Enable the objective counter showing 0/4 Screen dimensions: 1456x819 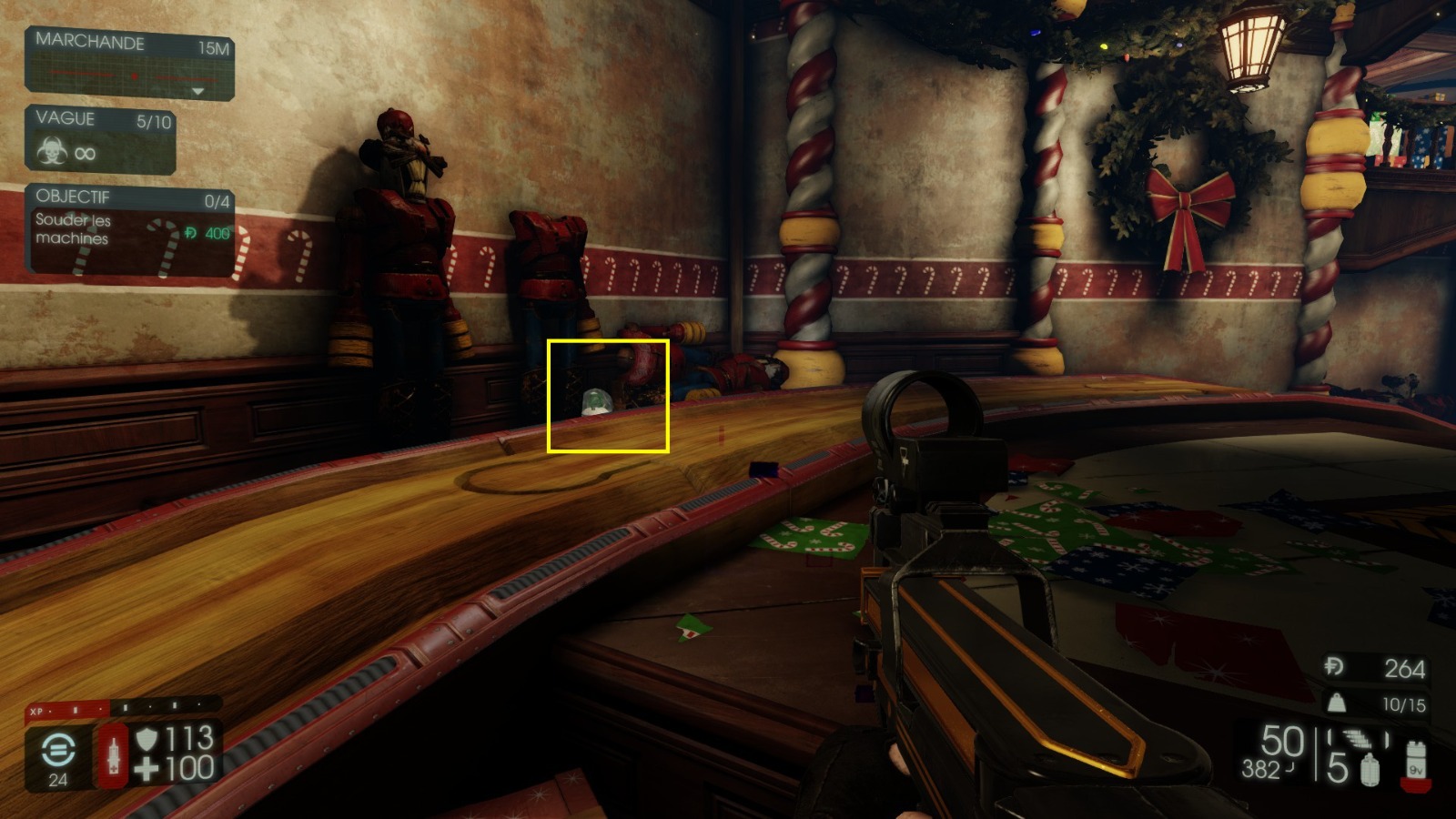[x=218, y=198]
